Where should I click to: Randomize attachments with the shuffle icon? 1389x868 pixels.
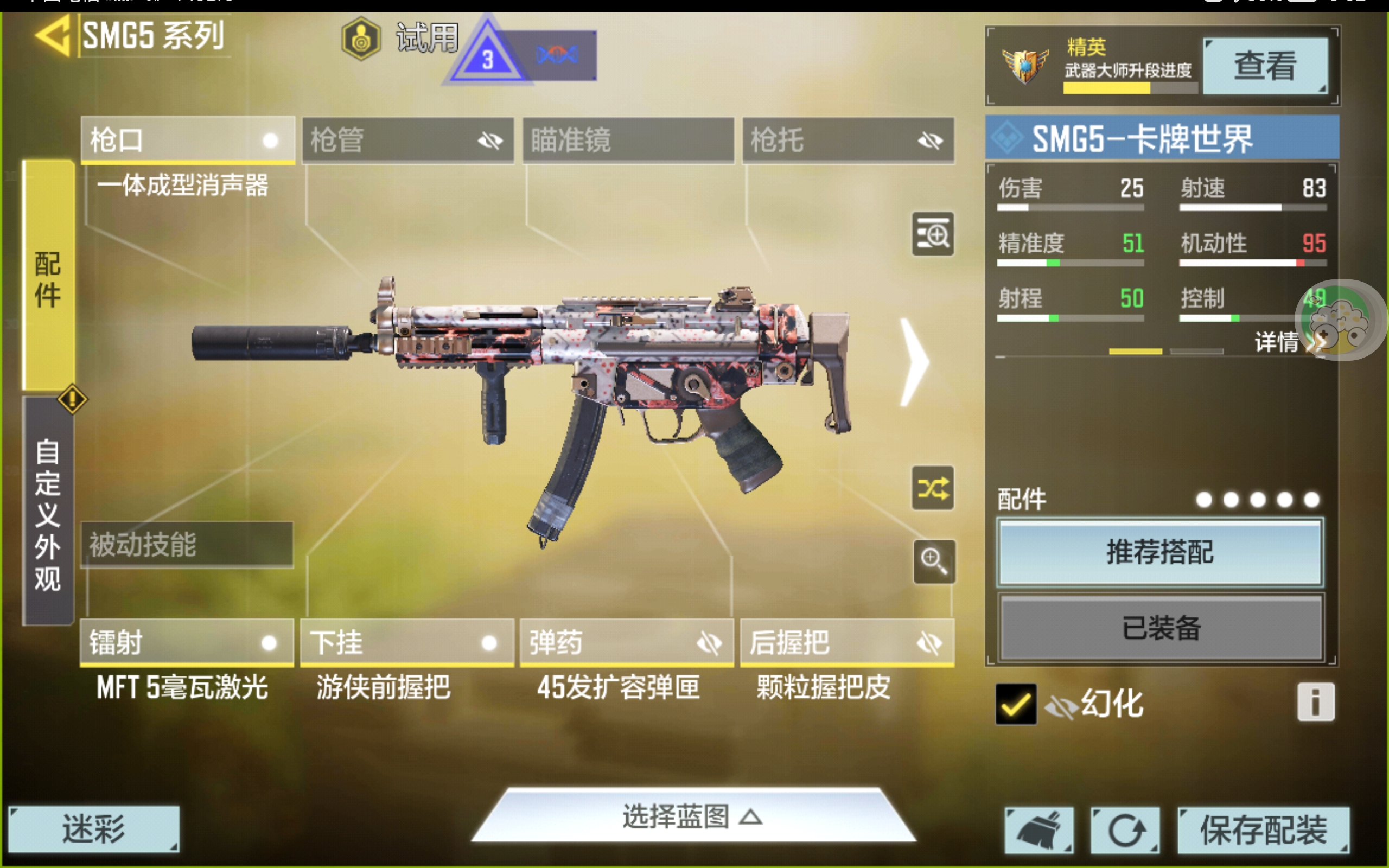coord(933,489)
